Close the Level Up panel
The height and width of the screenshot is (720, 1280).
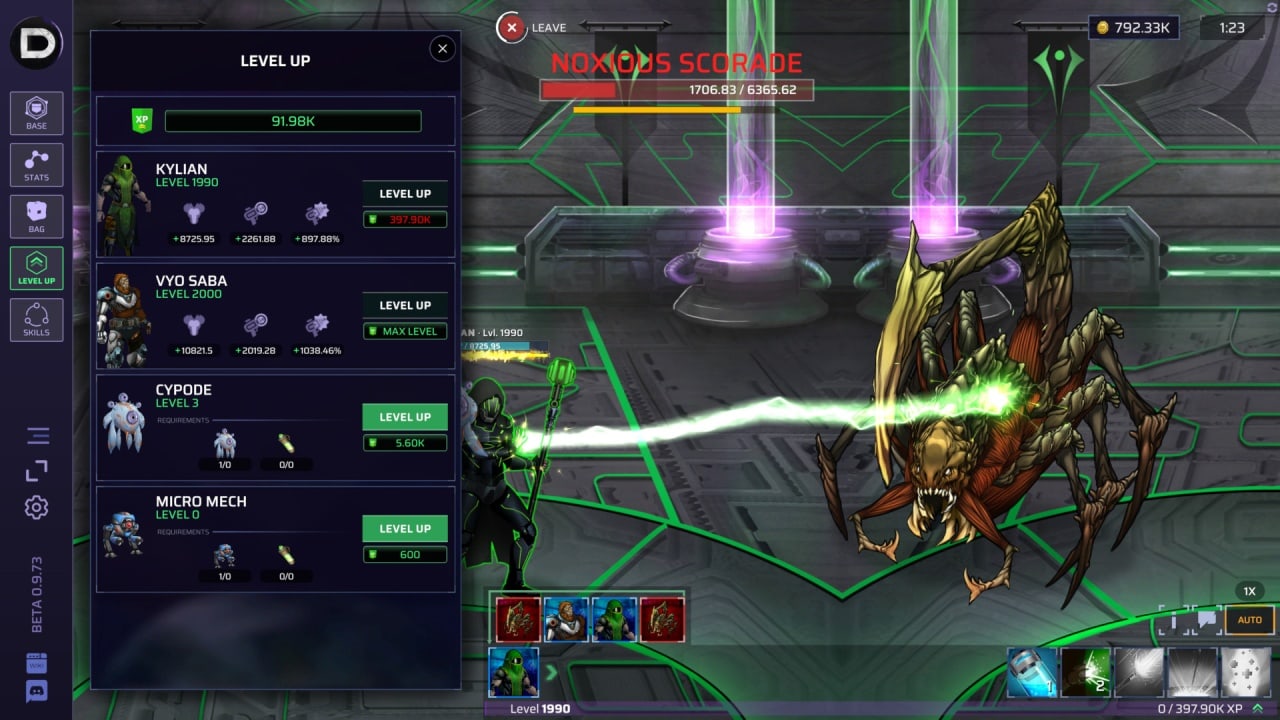tap(442, 49)
